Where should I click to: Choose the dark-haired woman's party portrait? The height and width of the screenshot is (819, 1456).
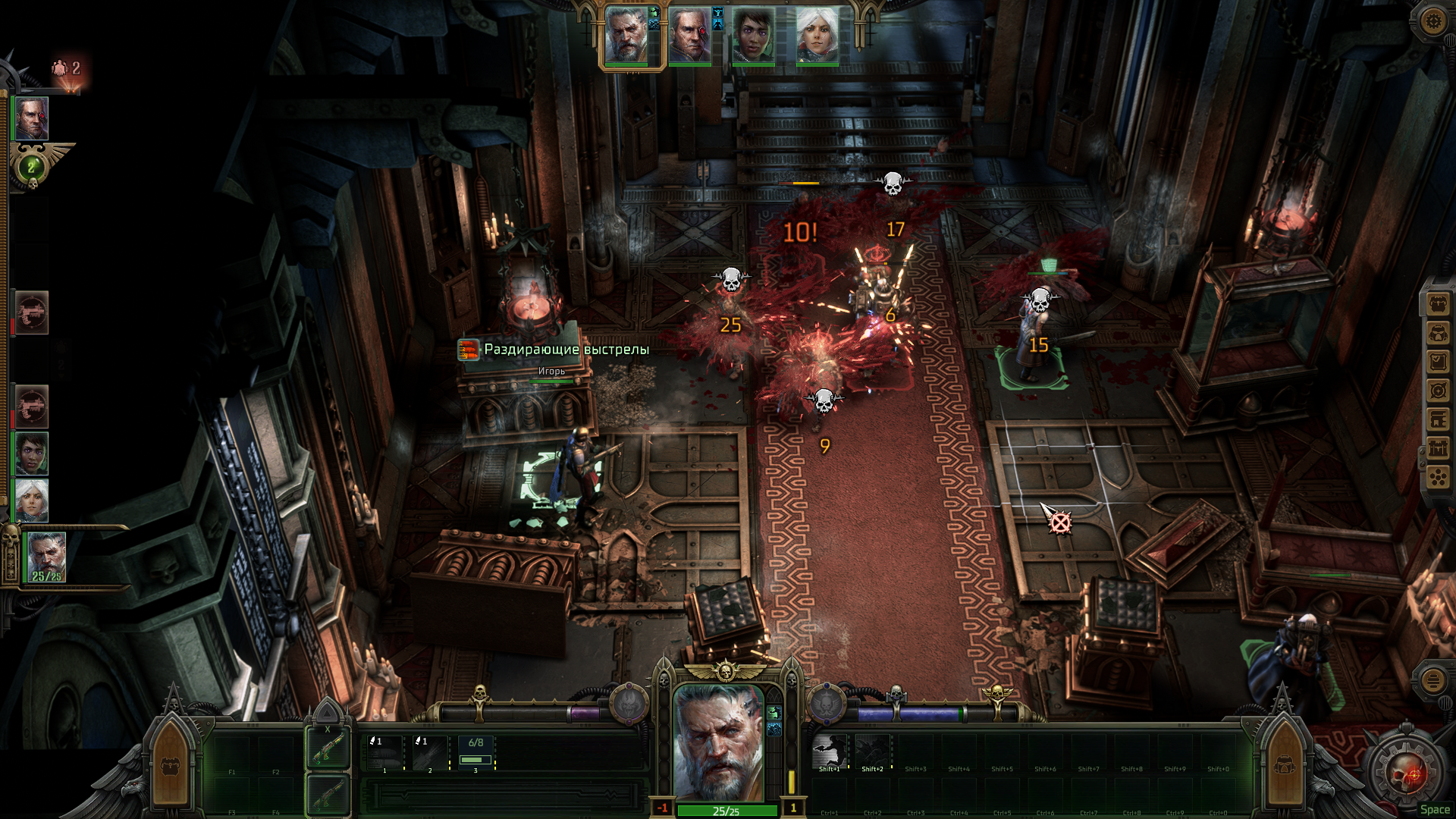click(753, 36)
